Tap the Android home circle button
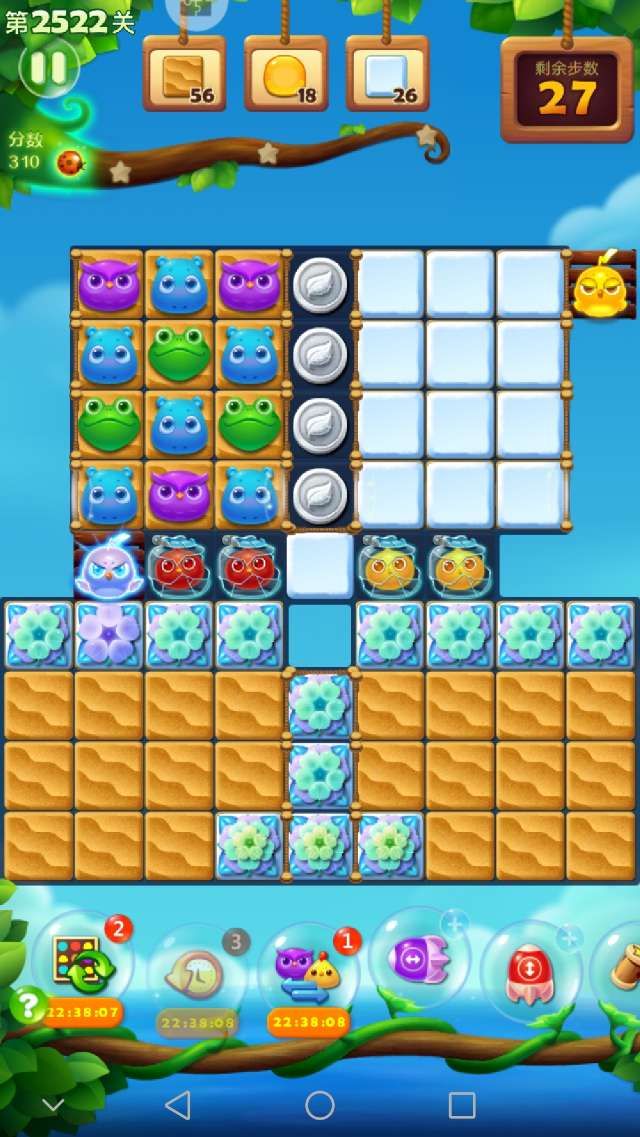Viewport: 640px width, 1137px height. click(x=320, y=1105)
